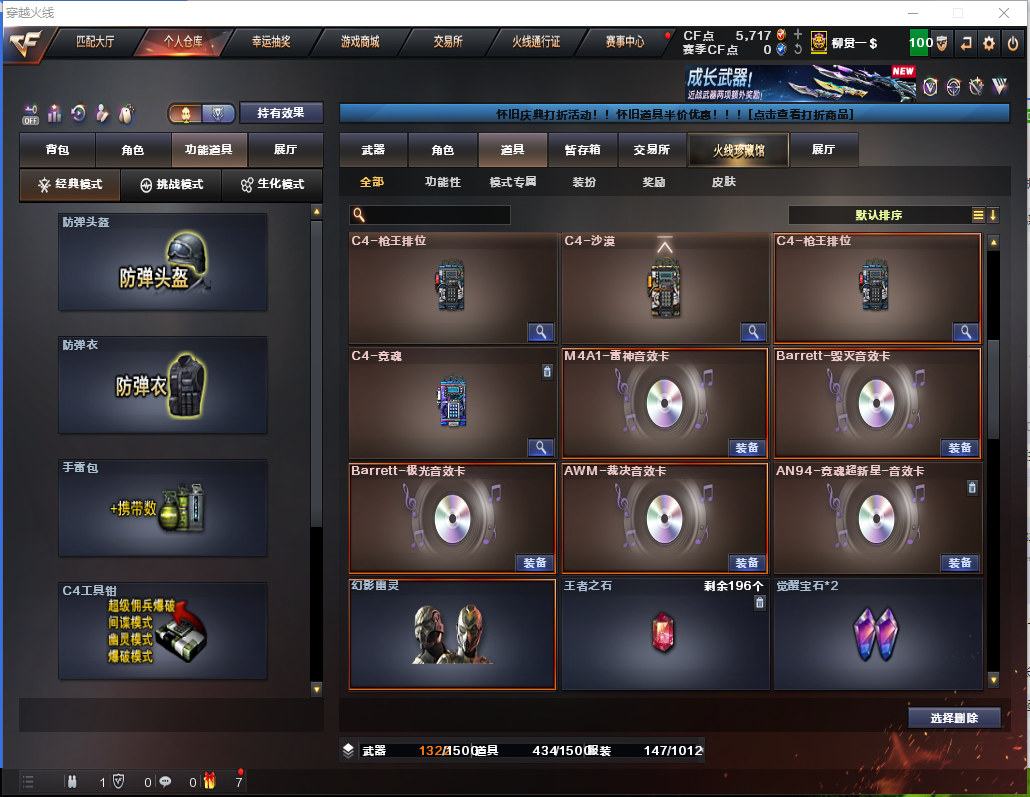Select the 王者之石 red gem item
The width and height of the screenshot is (1030, 797).
coord(664,634)
